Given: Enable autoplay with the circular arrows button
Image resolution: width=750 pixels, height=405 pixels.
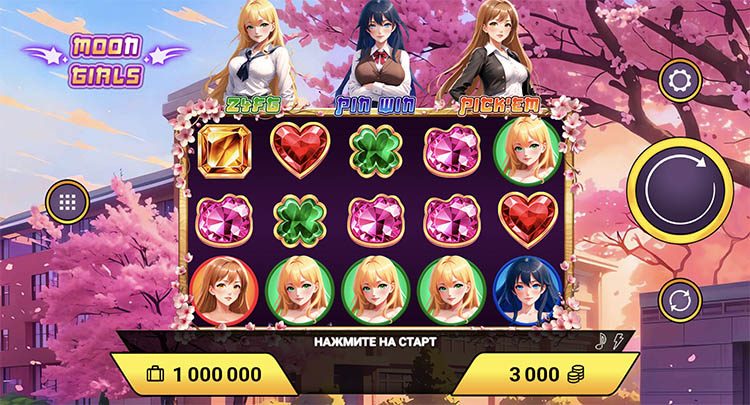Looking at the screenshot, I should (x=679, y=300).
